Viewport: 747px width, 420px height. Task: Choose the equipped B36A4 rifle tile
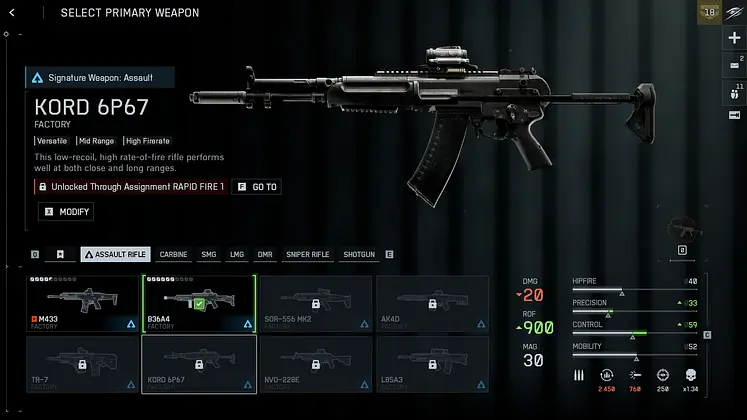[199, 303]
